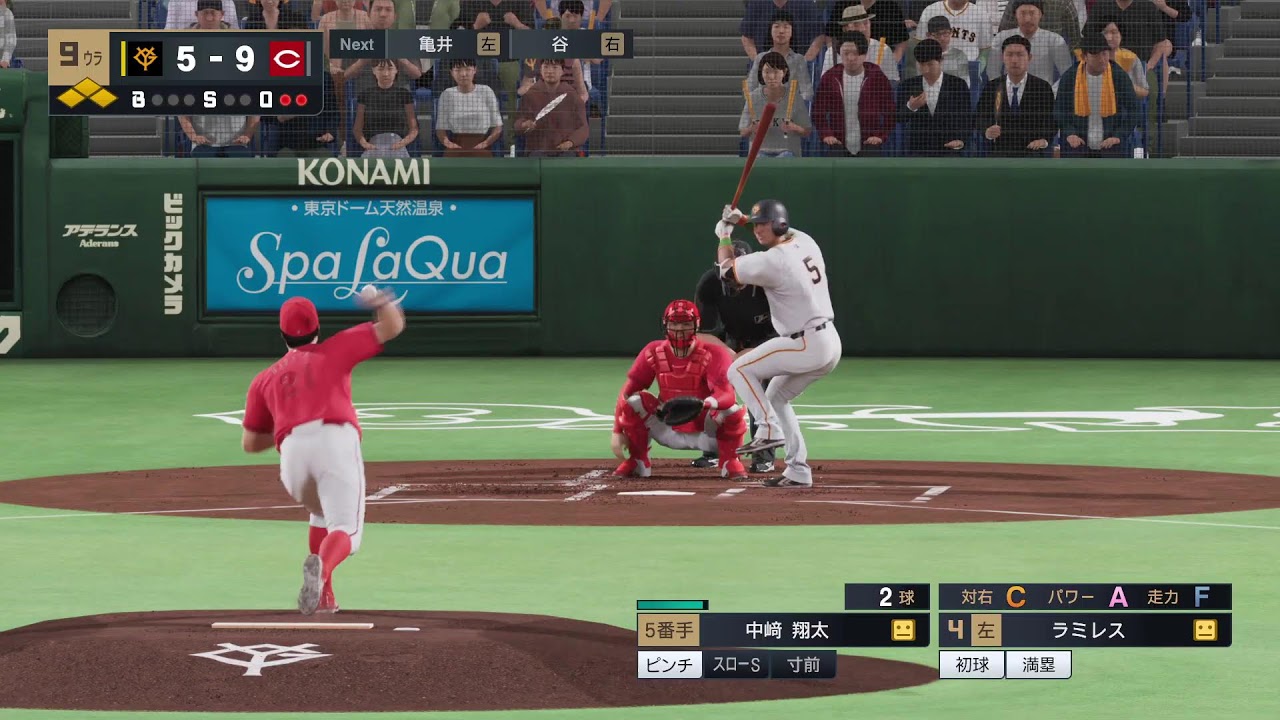Click the Giants team logo on scoreboard
The height and width of the screenshot is (720, 1280).
point(146,59)
